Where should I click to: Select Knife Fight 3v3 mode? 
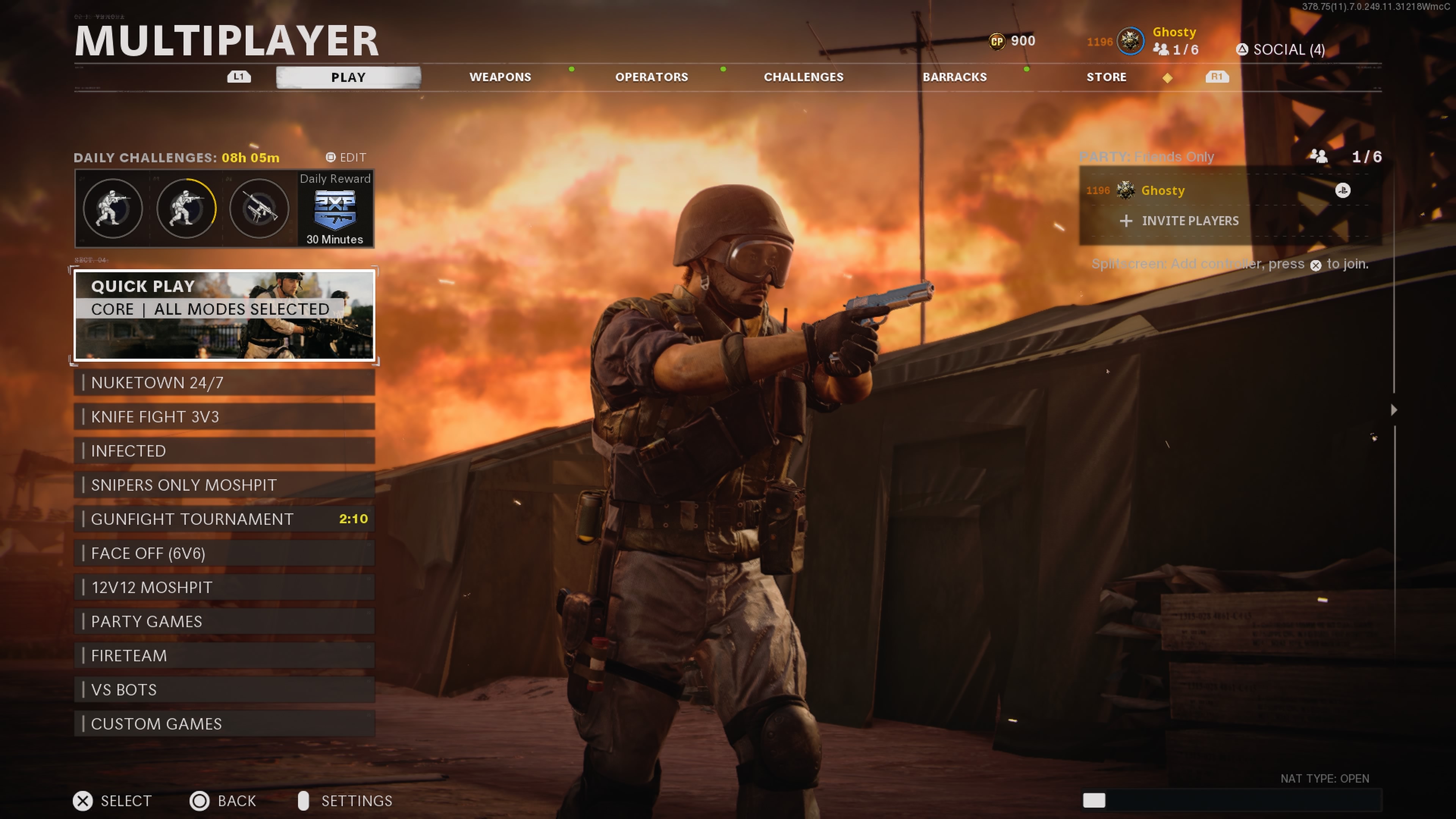[224, 417]
